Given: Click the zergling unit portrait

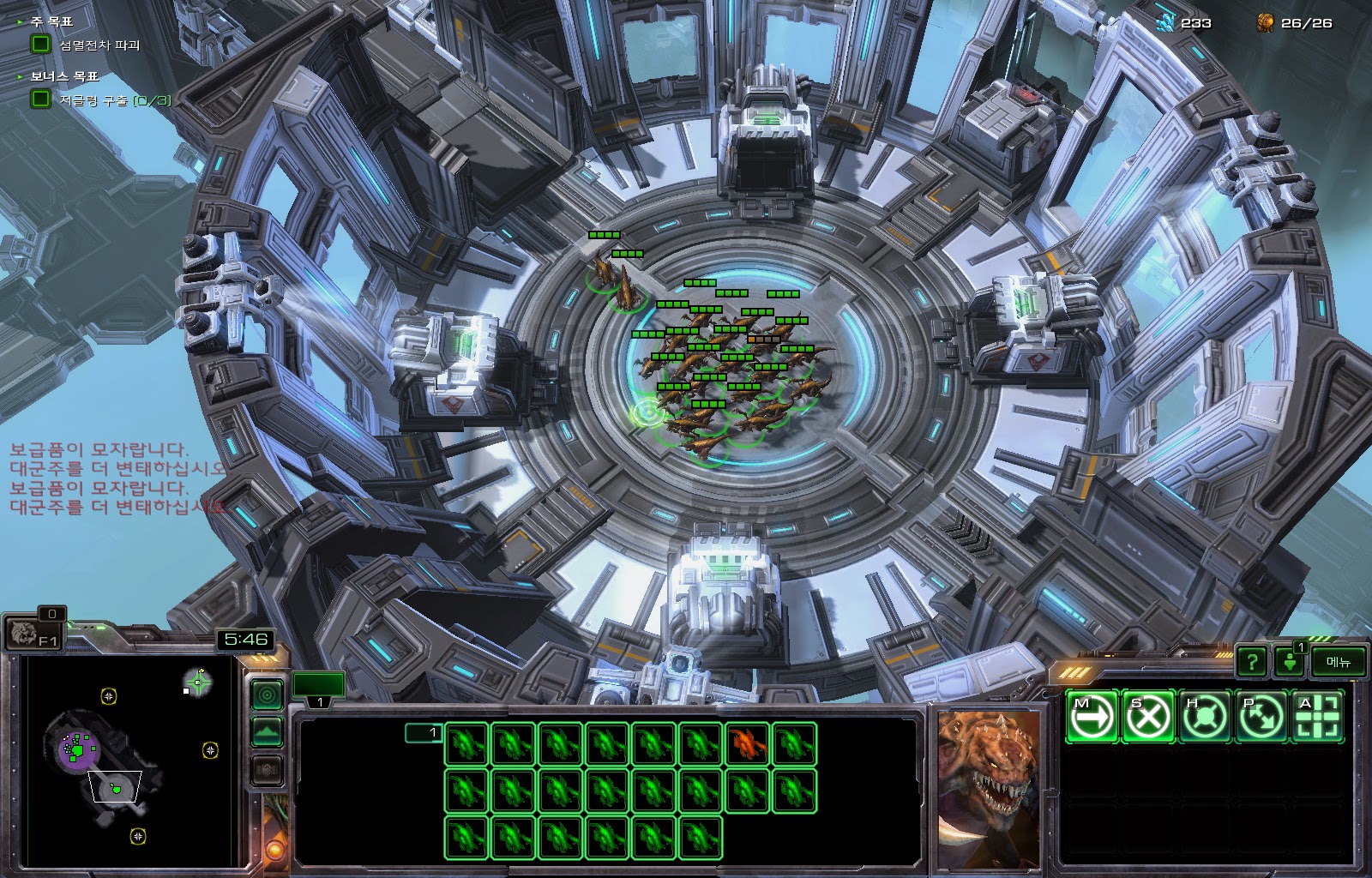Looking at the screenshot, I should point(988,789).
